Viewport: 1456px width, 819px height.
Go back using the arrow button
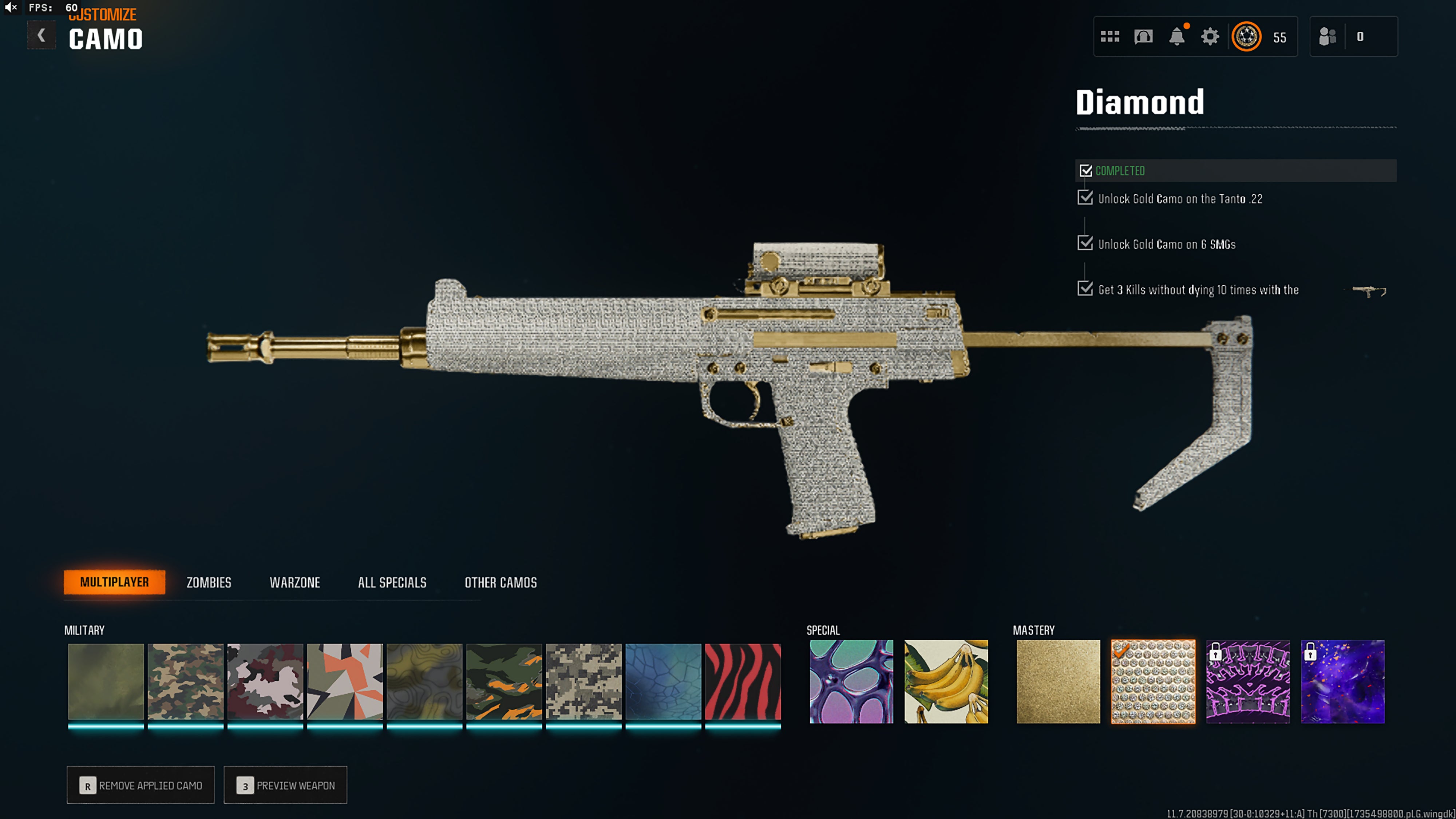tap(41, 36)
